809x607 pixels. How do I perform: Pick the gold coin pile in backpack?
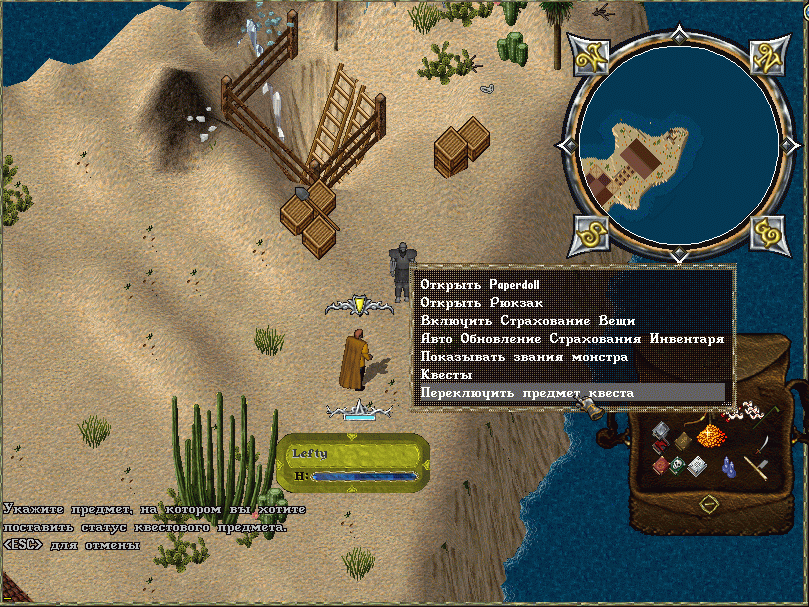tap(712, 435)
